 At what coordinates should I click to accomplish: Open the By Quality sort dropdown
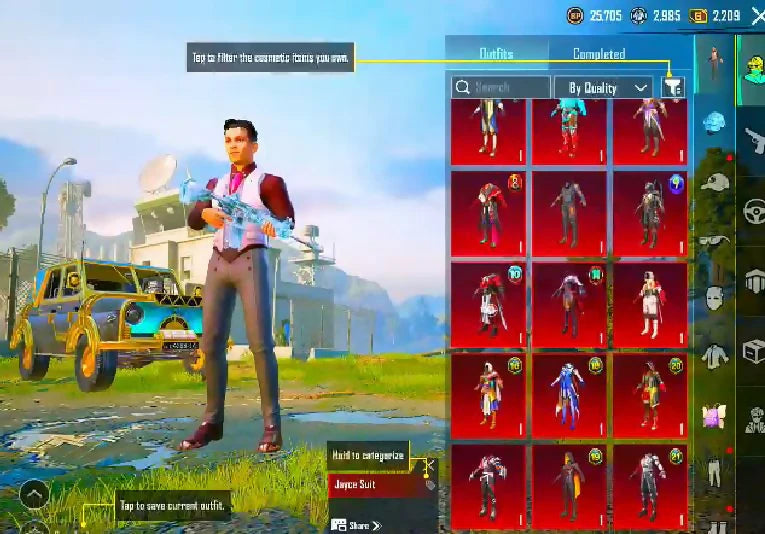603,88
